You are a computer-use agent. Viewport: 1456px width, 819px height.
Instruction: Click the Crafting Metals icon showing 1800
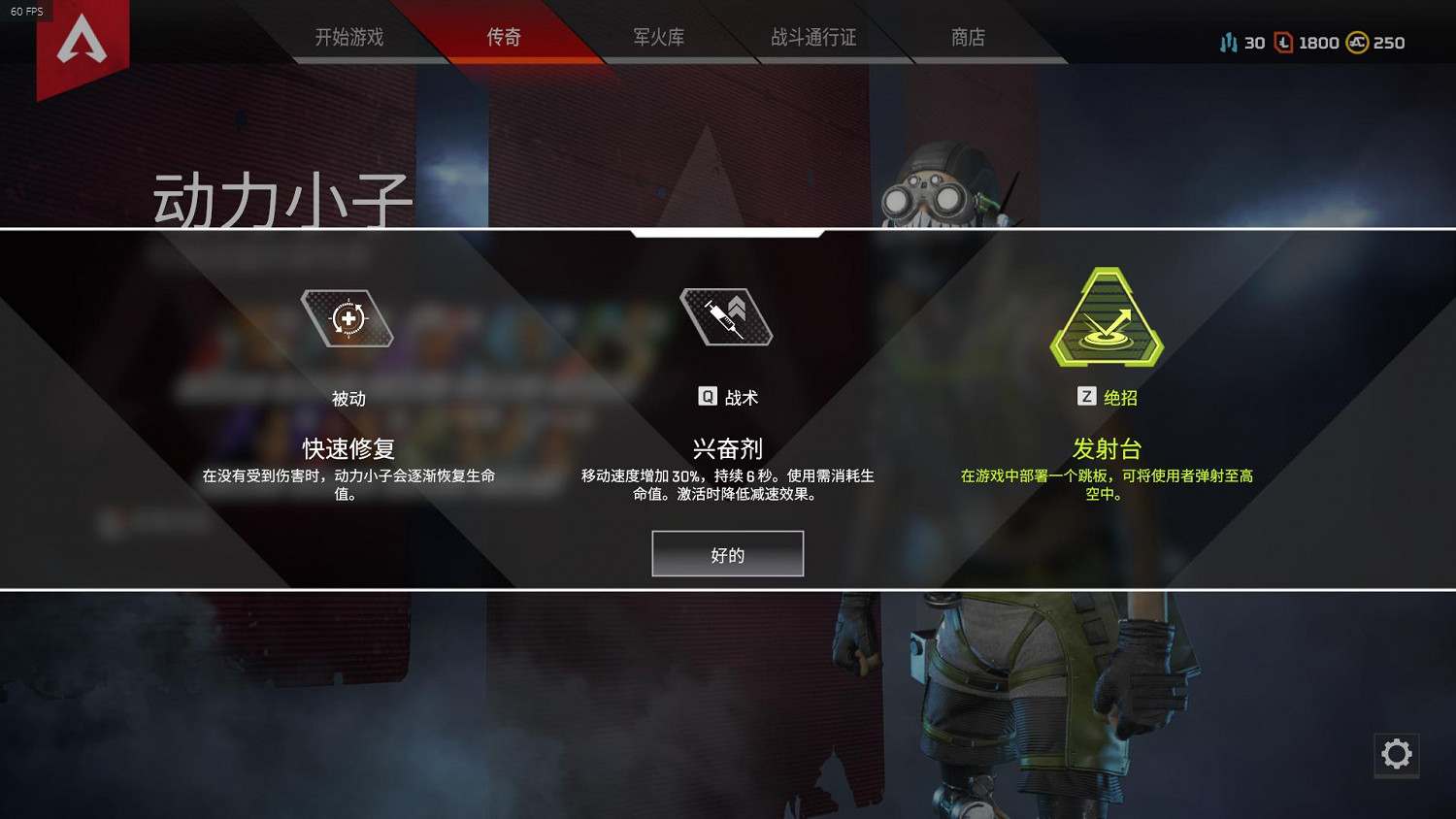(1281, 43)
